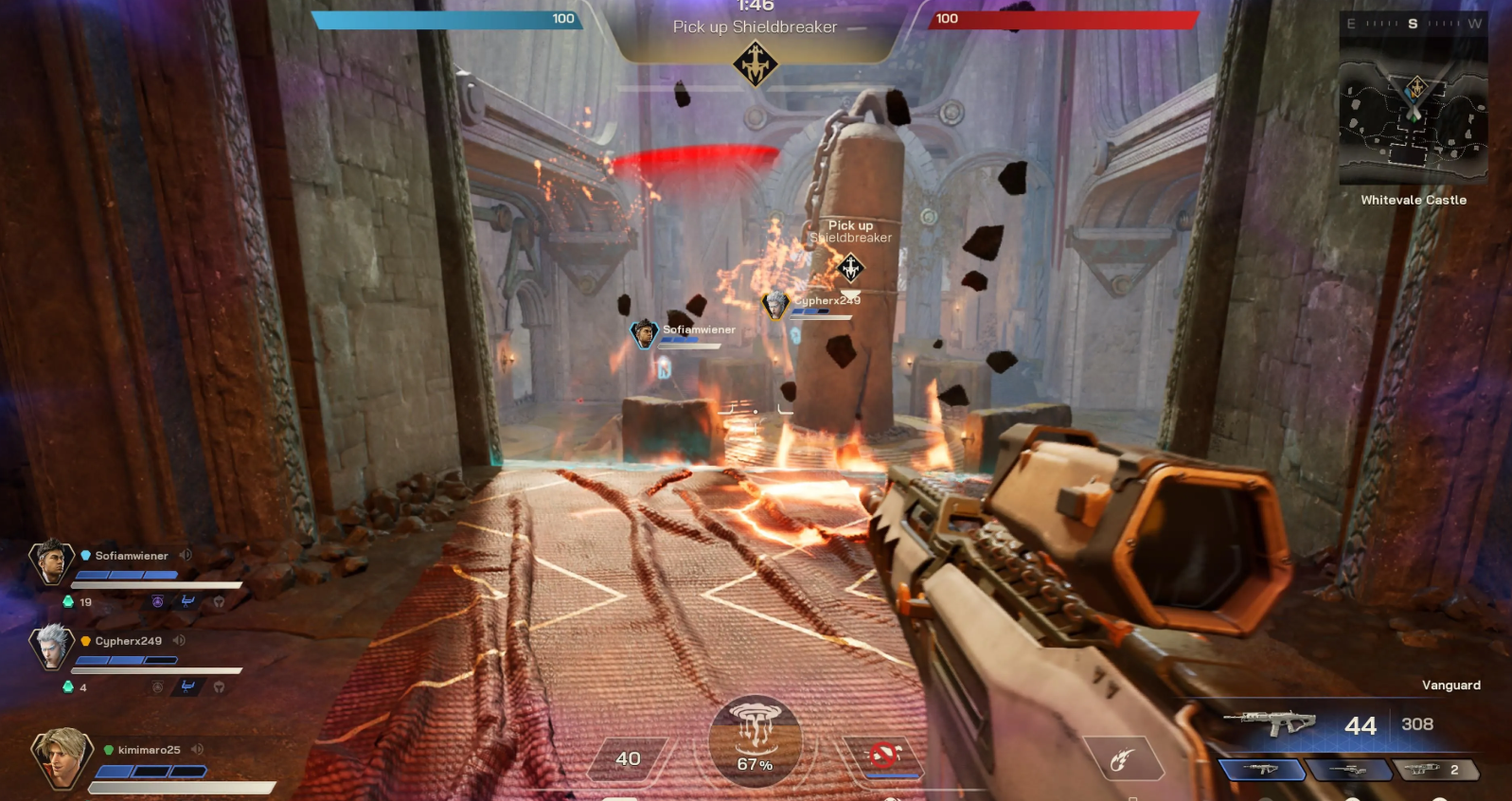Click the Shieldbreaker objective emblem under the timer

tap(756, 65)
